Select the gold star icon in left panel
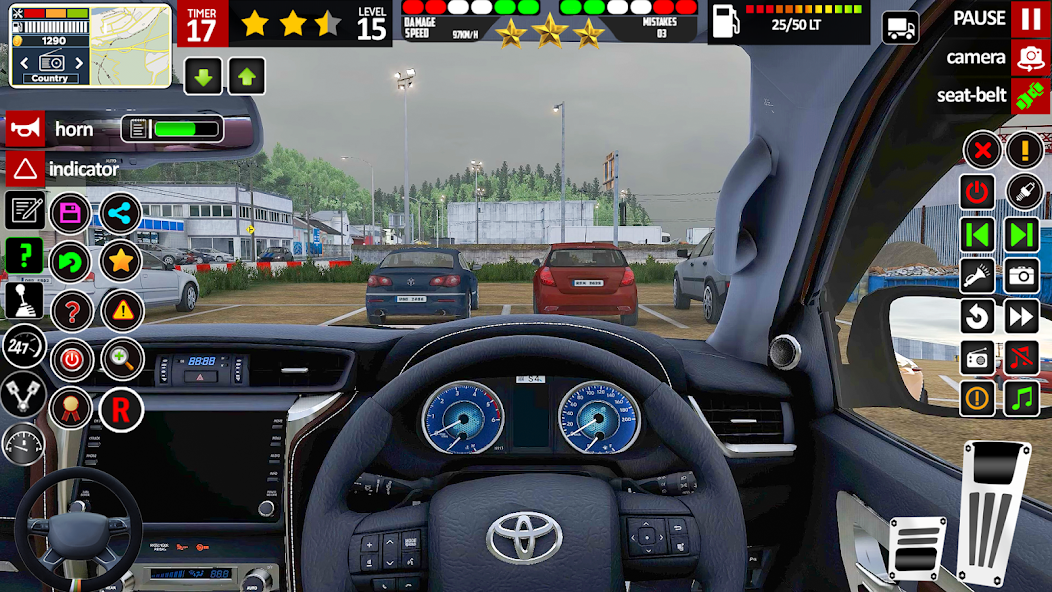Viewport: 1052px width, 592px height. coord(120,262)
